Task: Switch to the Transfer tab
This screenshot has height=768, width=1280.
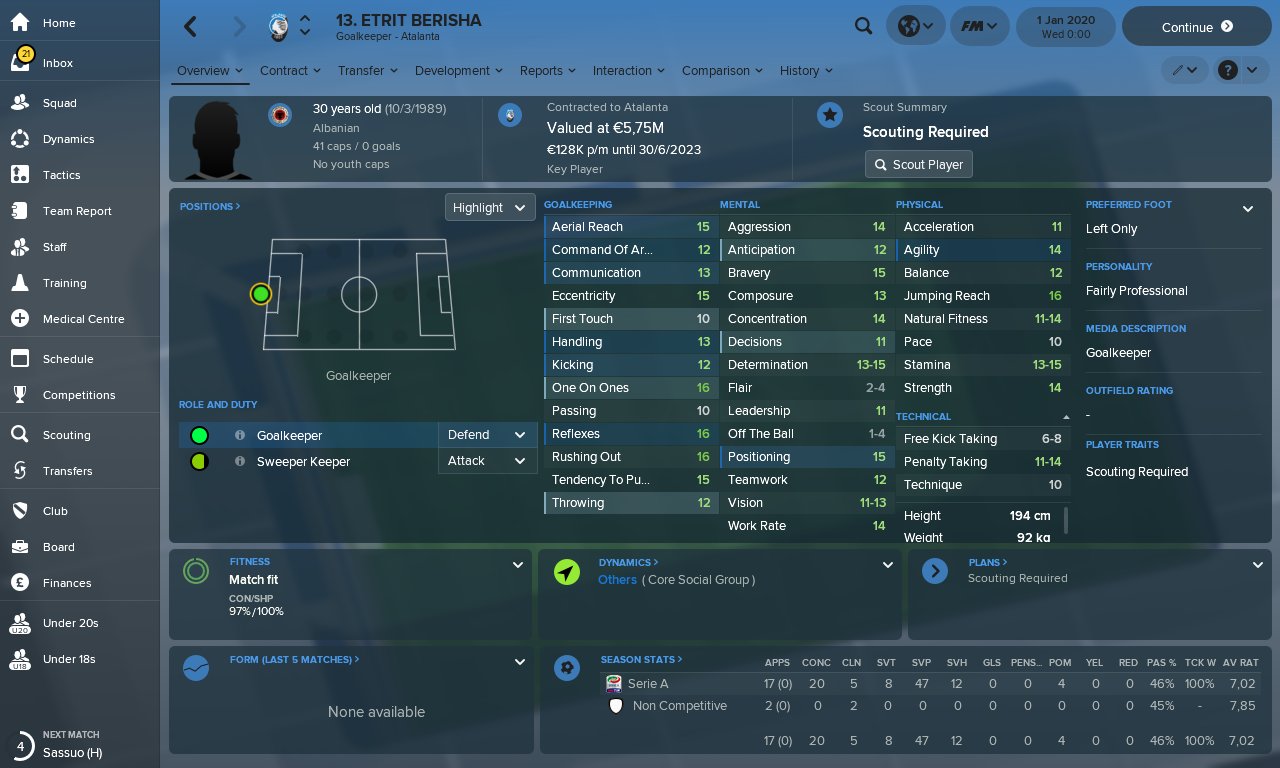Action: tap(368, 71)
